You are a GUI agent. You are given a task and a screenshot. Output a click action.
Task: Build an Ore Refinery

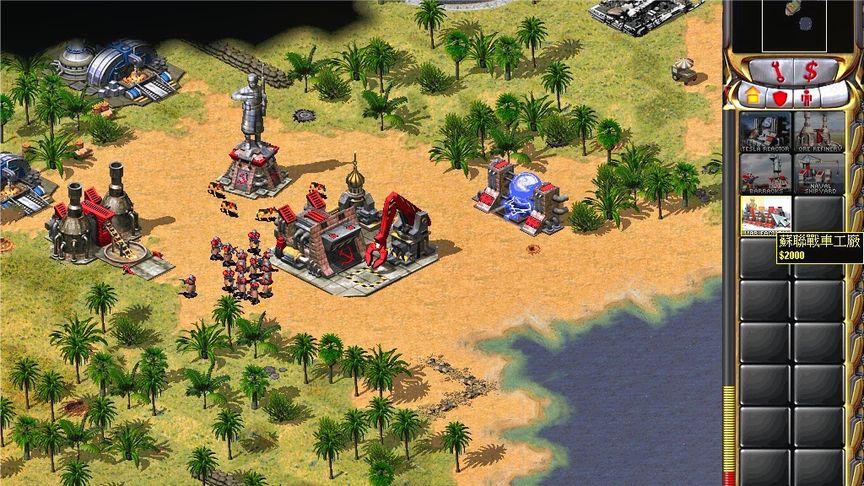coord(819,130)
